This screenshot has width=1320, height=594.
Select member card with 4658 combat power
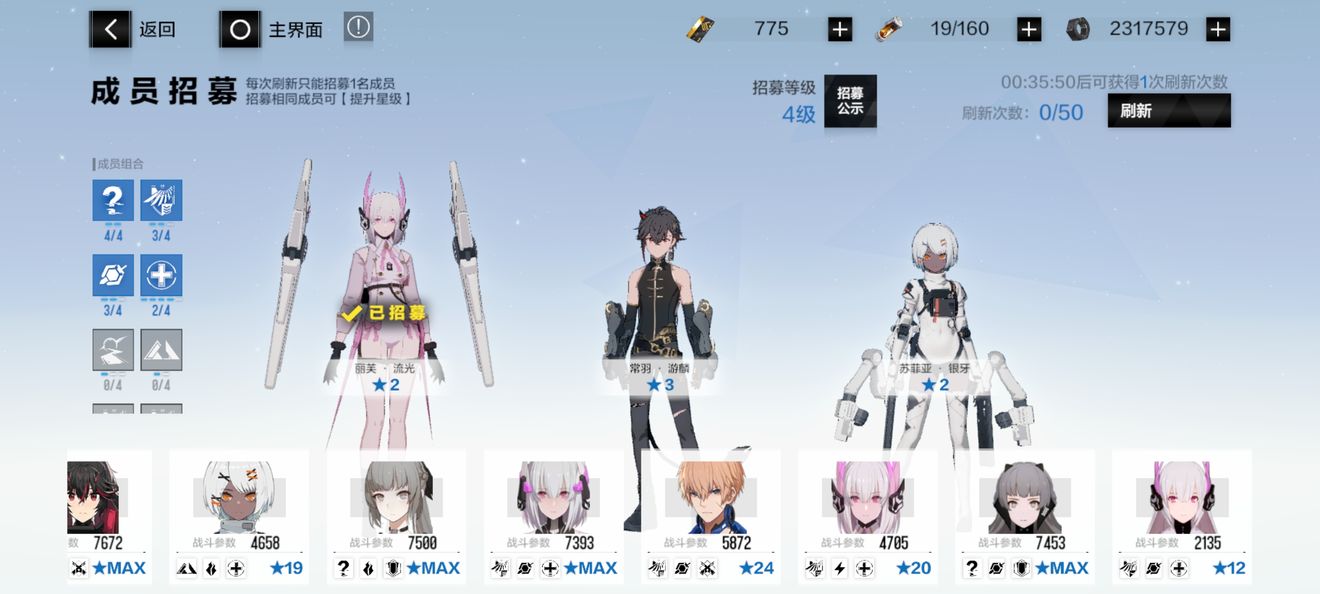coord(238,515)
